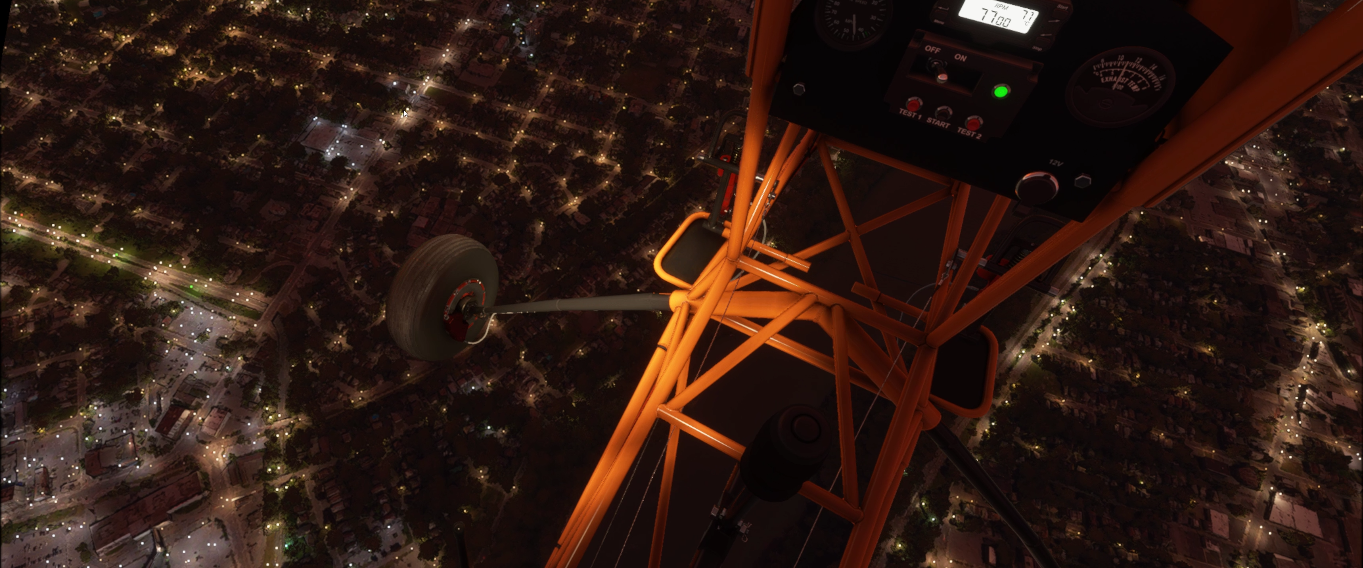Push the red TEST 1 button
The height and width of the screenshot is (568, 1363).
pyautogui.click(x=913, y=104)
